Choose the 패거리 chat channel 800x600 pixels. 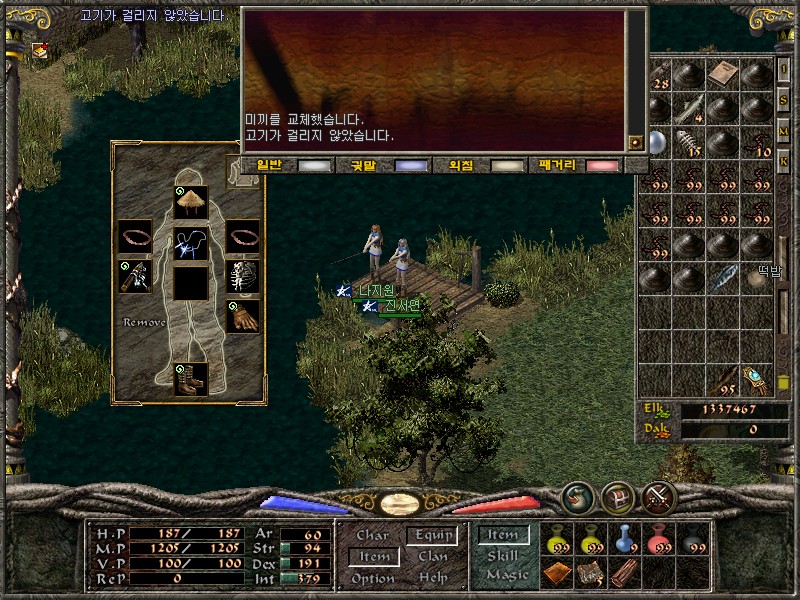coord(577,165)
